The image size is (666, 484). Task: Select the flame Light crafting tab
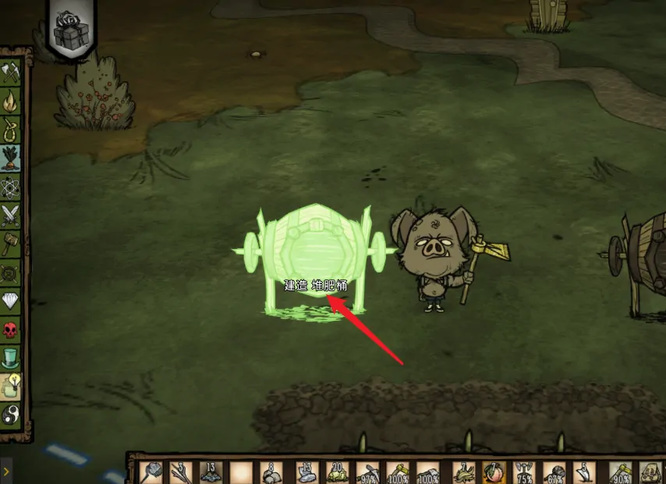click(x=11, y=100)
